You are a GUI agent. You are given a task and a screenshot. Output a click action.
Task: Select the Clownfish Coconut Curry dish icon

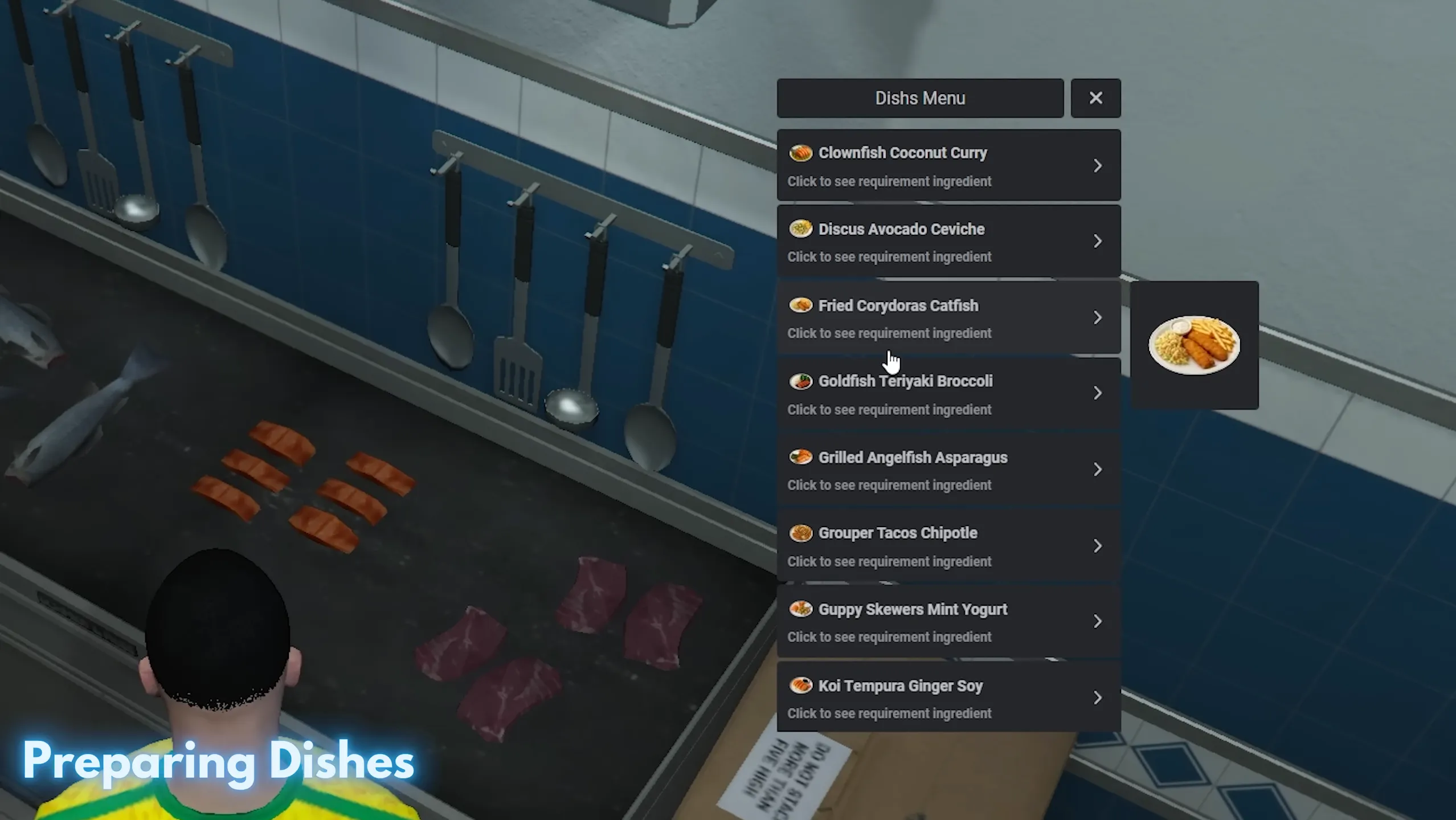(x=801, y=153)
